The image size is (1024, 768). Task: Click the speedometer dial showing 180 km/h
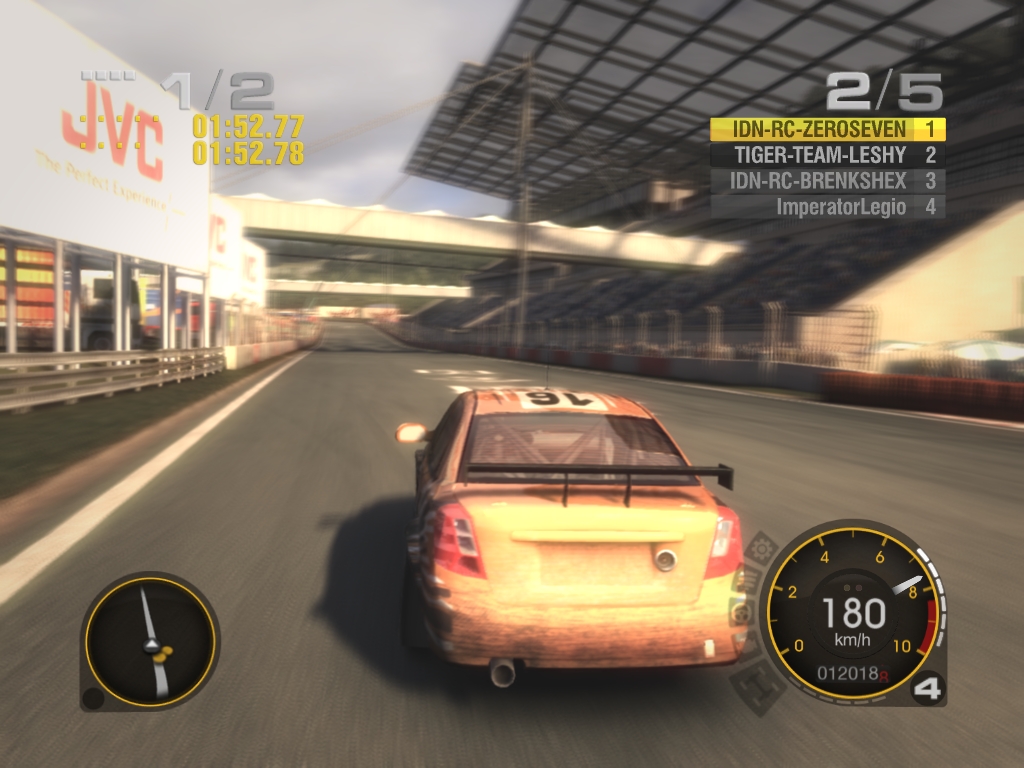853,614
